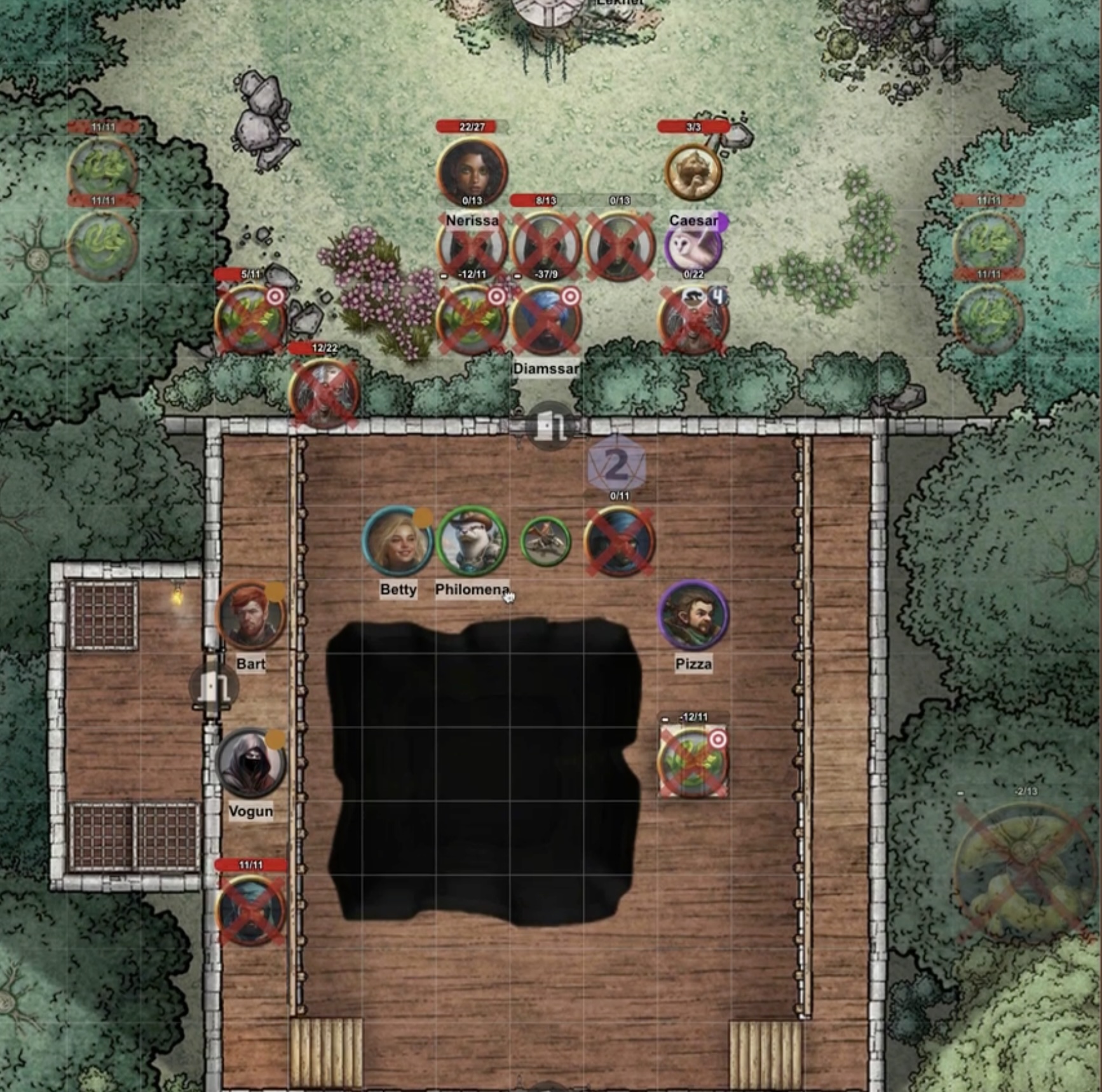Image resolution: width=1102 pixels, height=1092 pixels.
Task: Select the small green-ringed token beside Philomena
Action: coord(545,541)
